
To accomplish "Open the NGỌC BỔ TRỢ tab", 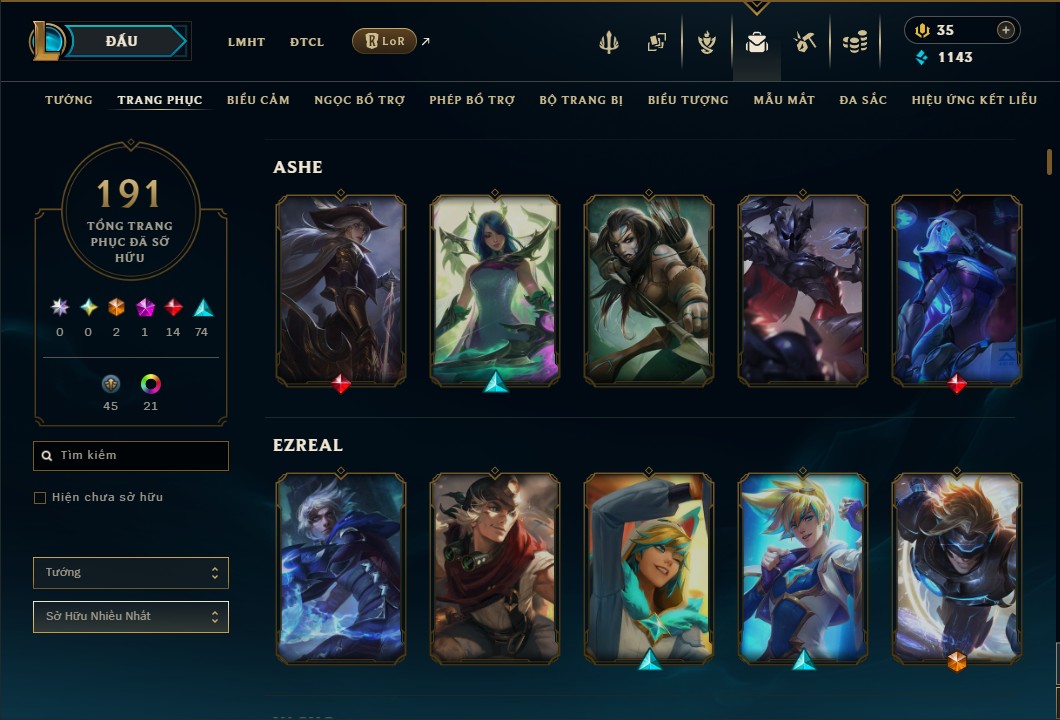I will 359,100.
